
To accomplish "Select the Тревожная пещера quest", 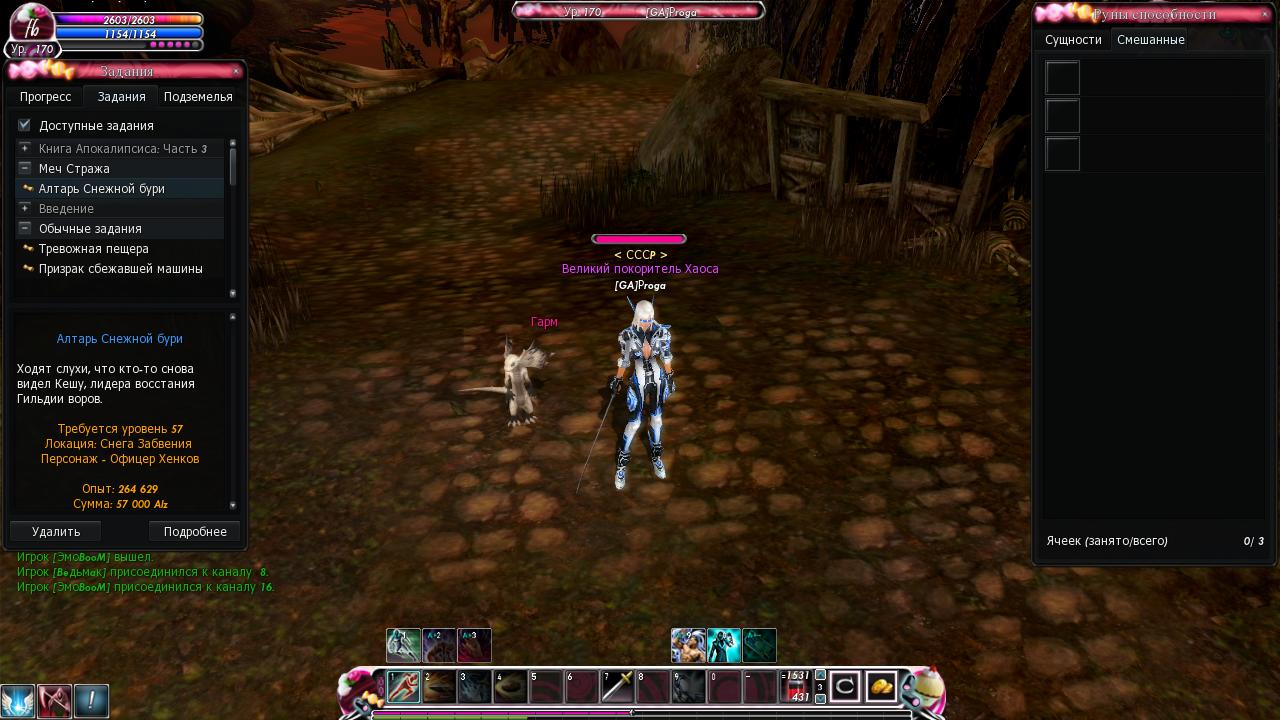I will tap(93, 249).
